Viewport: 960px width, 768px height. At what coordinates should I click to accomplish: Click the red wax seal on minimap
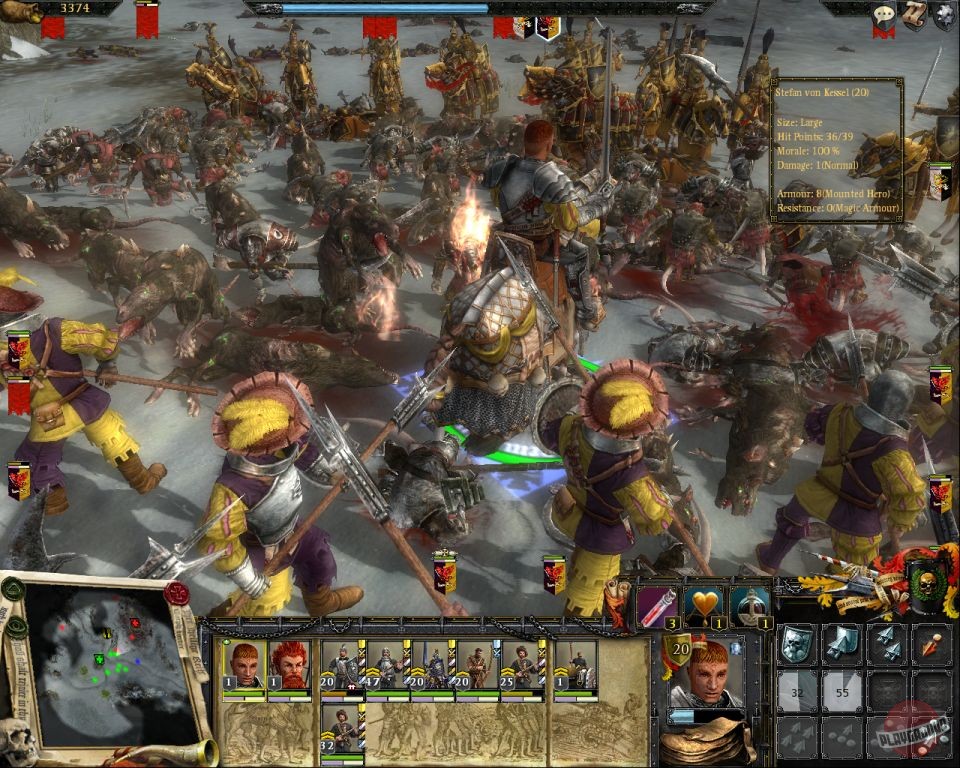coord(177,593)
